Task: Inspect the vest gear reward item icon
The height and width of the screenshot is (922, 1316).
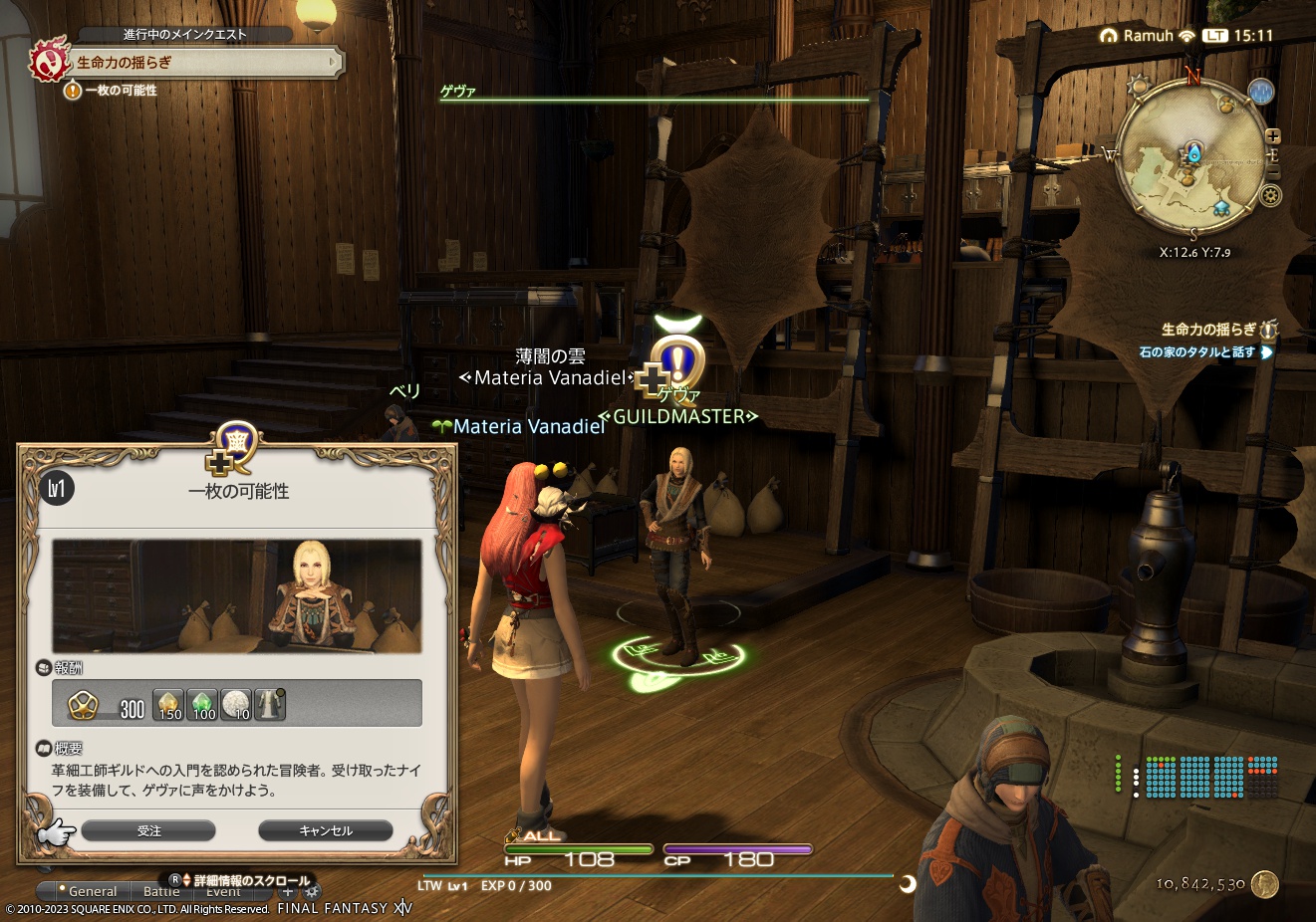Action: pyautogui.click(x=270, y=706)
